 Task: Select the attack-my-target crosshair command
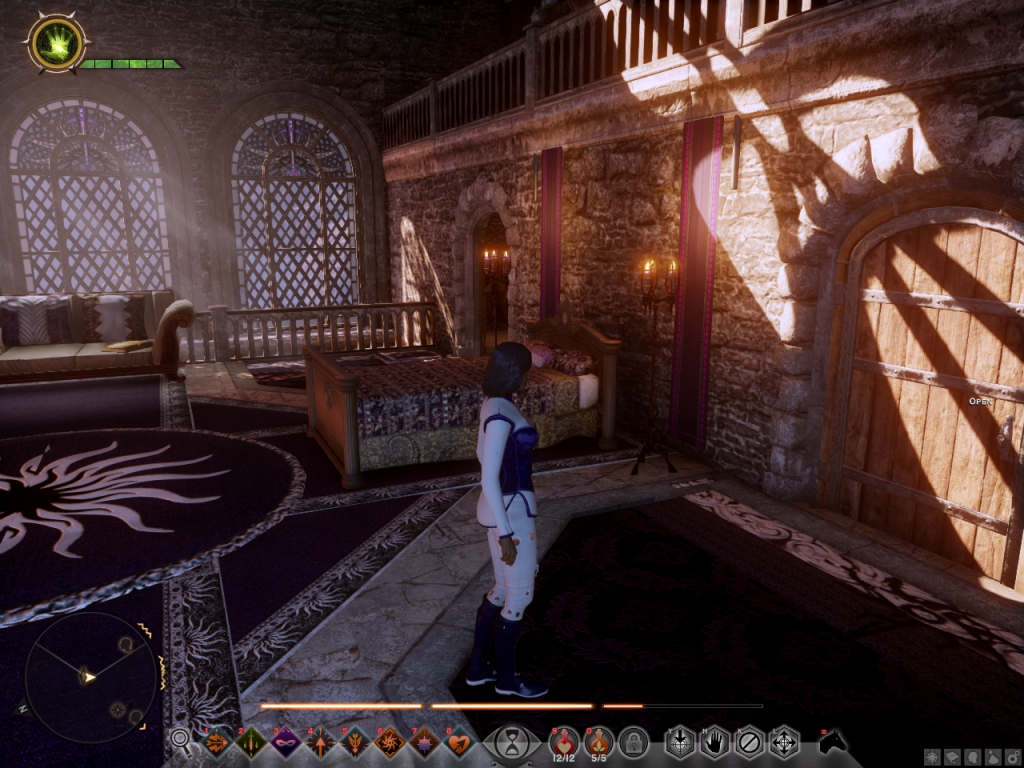[680, 742]
